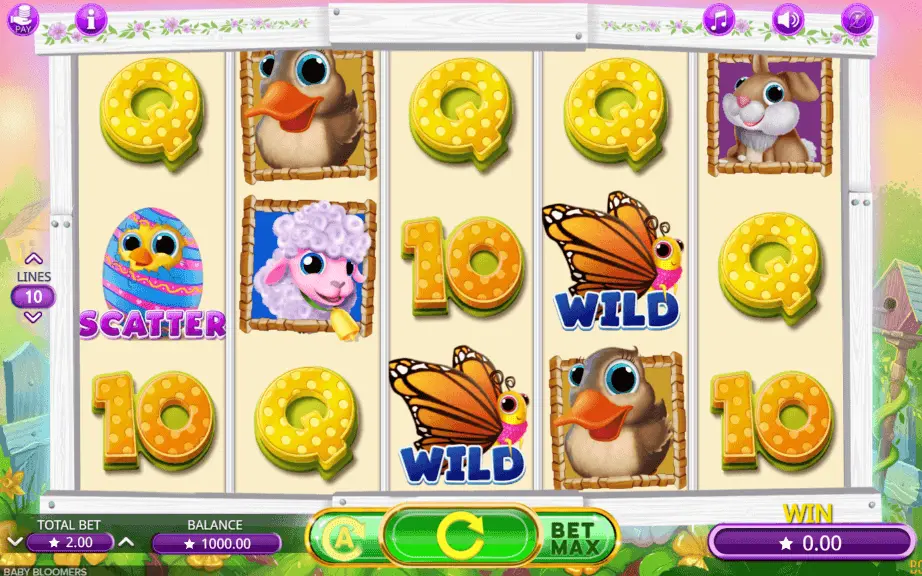Lower the total bet amount
Screen dimensions: 922x576
tap(14, 542)
